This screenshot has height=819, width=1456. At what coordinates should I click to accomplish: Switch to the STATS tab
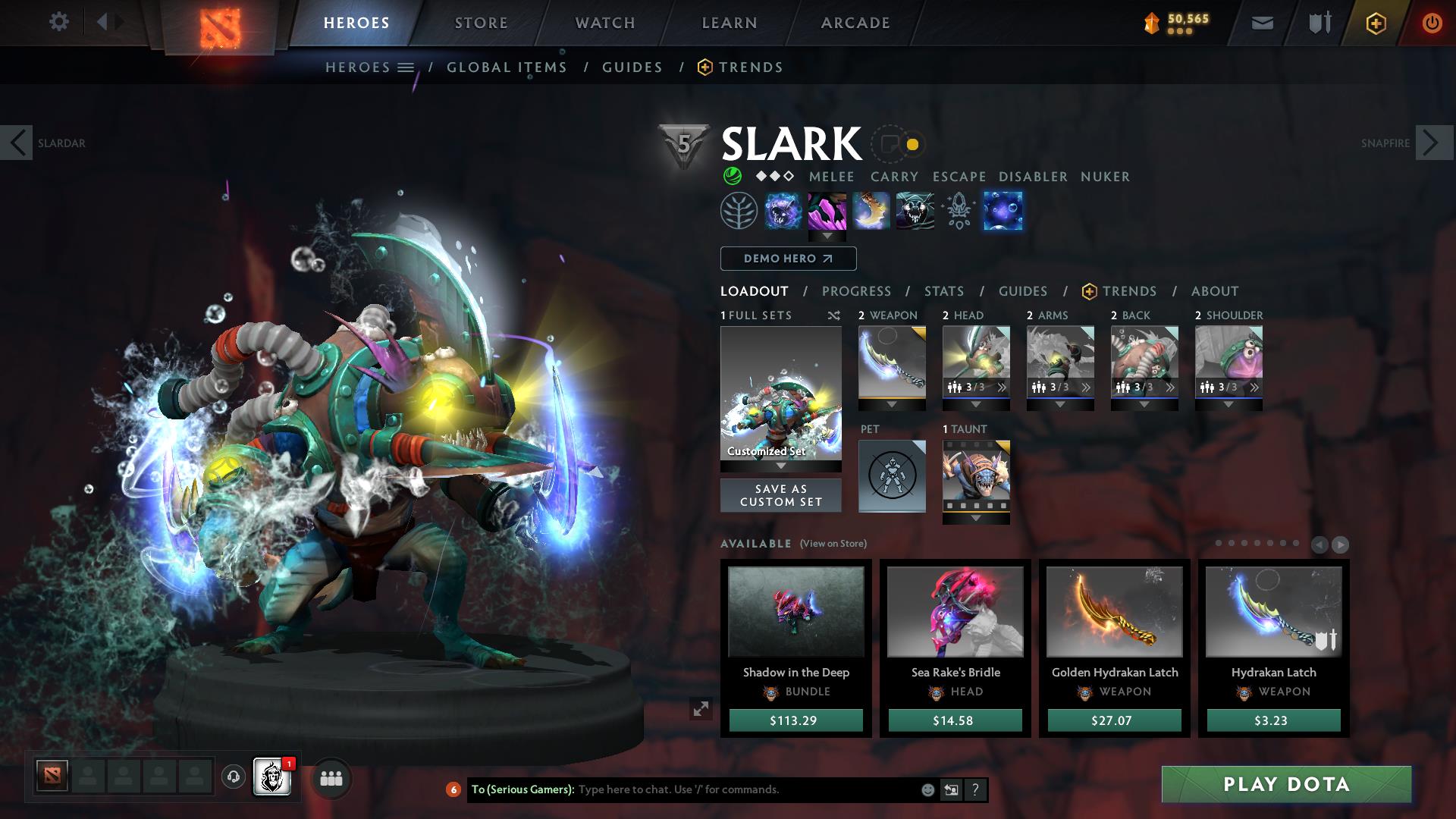pyautogui.click(x=943, y=290)
